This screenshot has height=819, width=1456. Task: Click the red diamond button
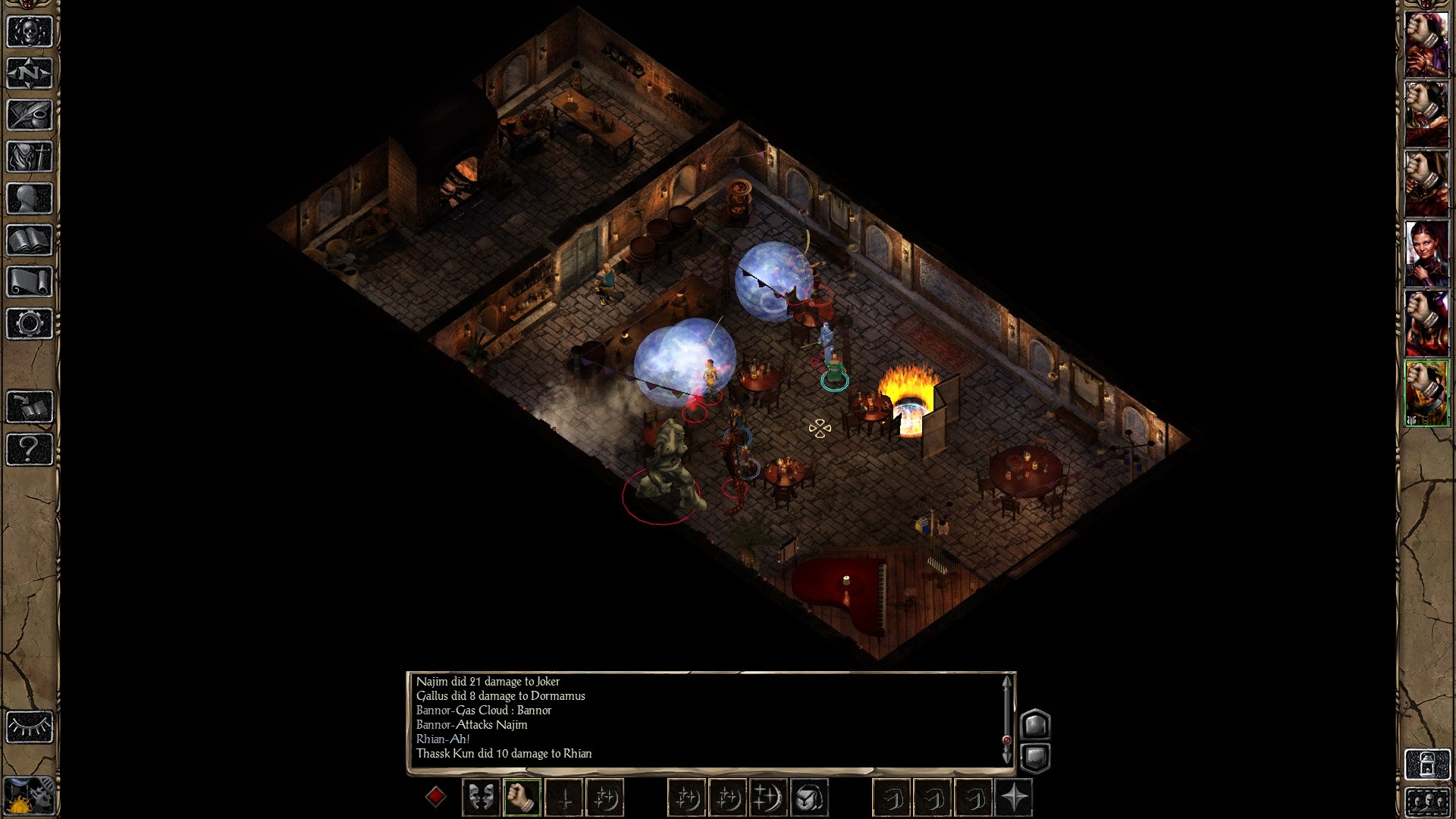(x=435, y=797)
